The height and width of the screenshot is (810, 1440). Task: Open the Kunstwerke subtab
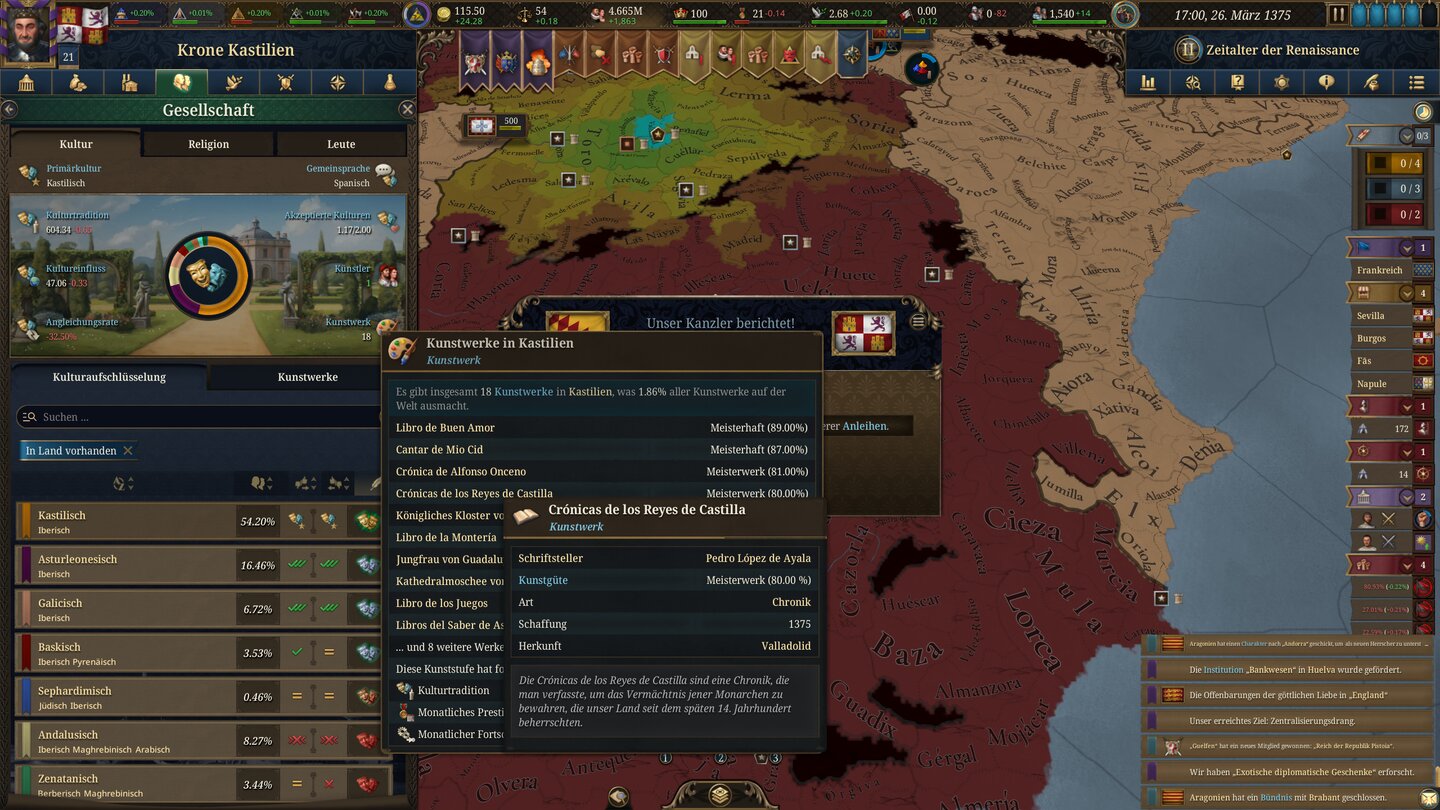click(310, 377)
